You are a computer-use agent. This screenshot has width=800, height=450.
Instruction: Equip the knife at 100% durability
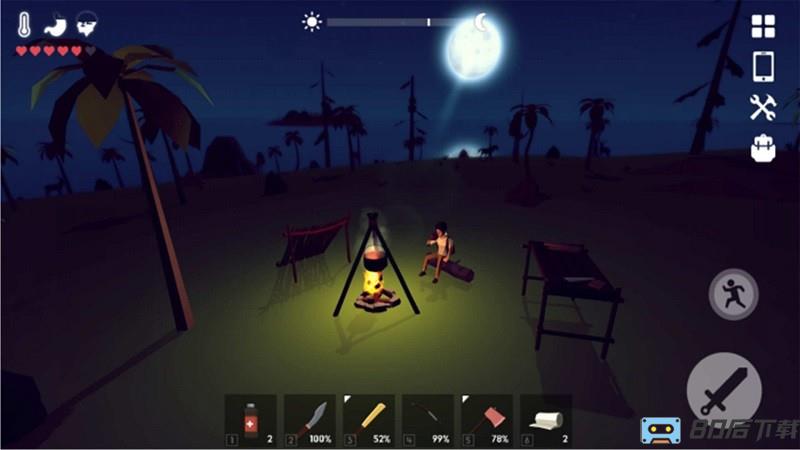click(309, 419)
